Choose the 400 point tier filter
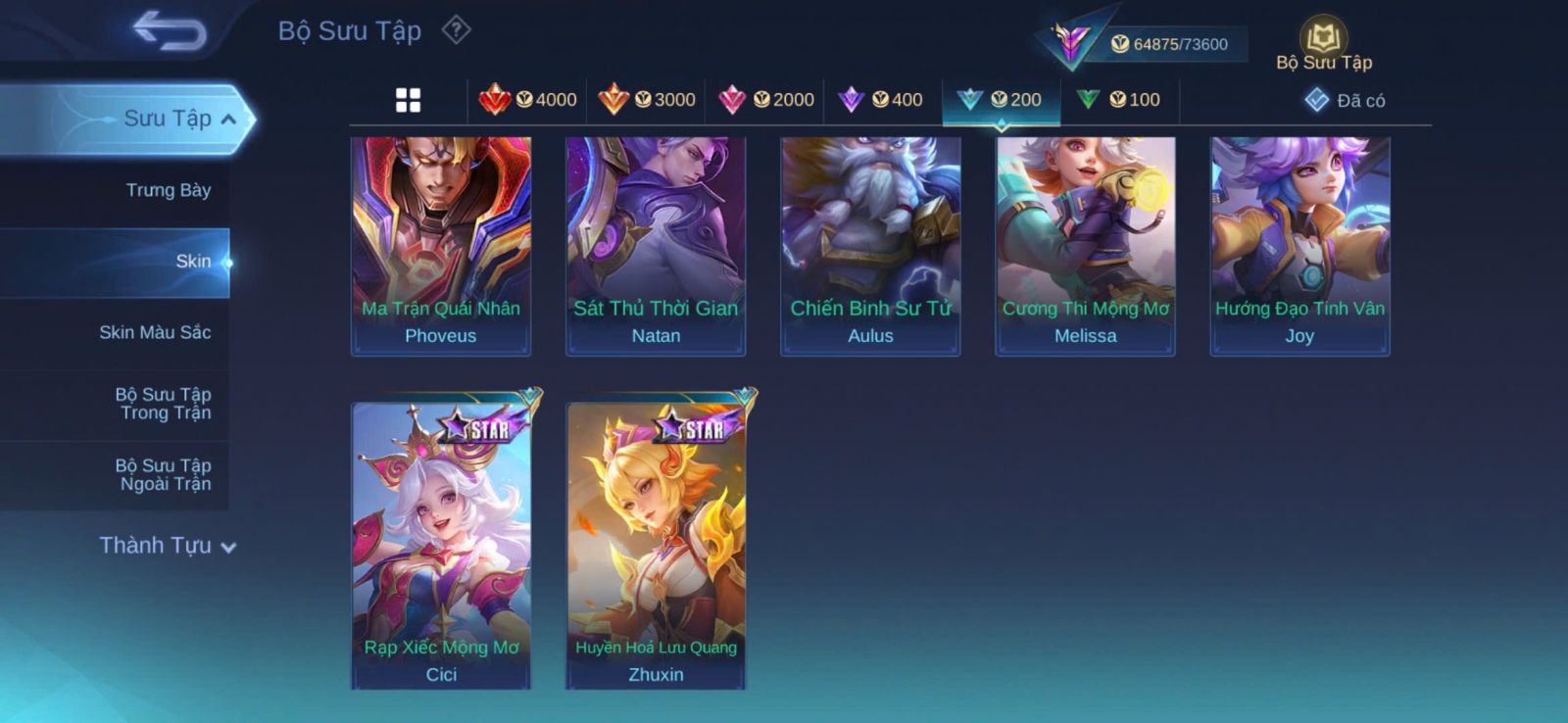The height and width of the screenshot is (723, 1568). click(x=881, y=100)
